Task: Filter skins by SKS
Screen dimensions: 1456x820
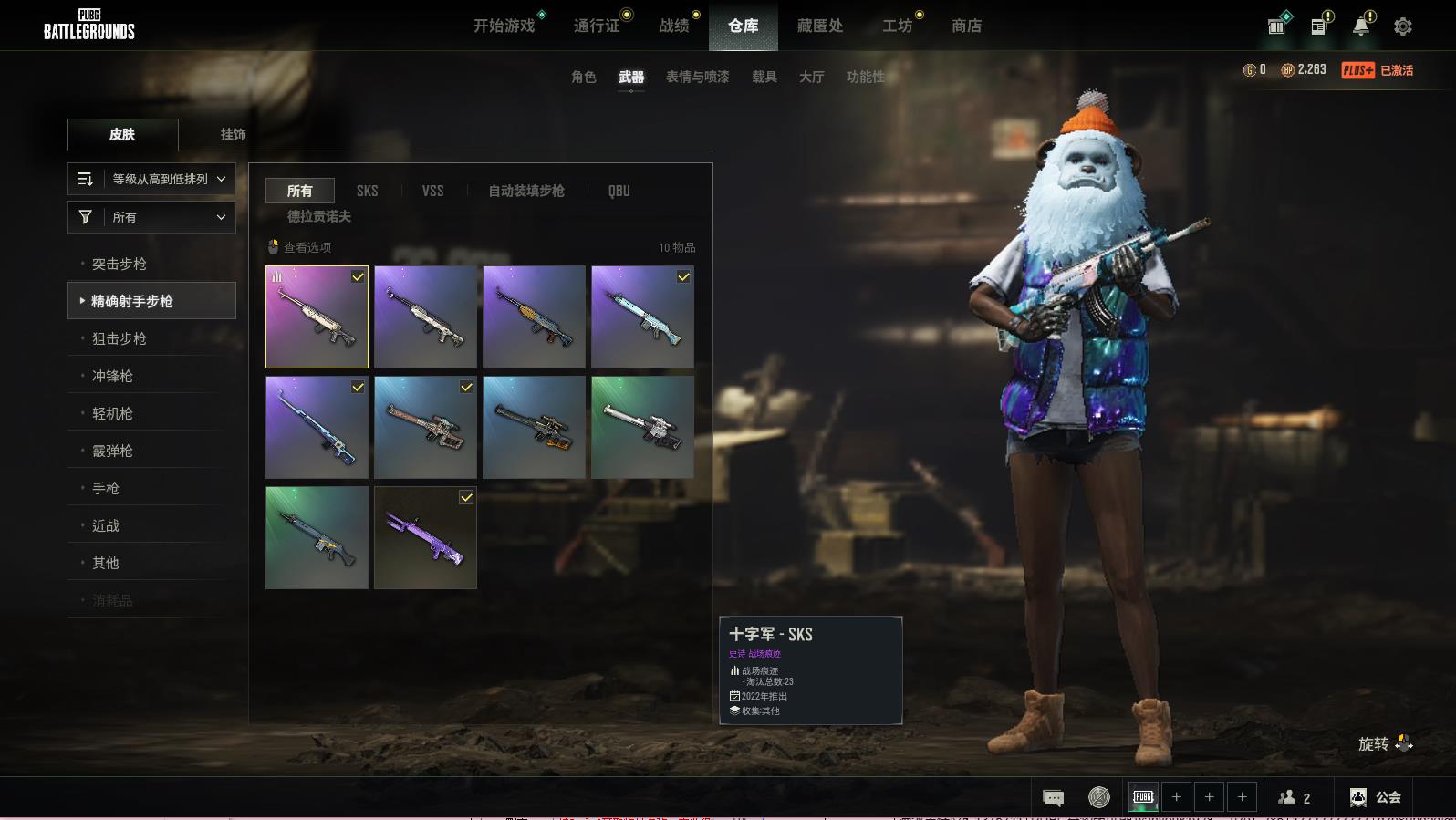Action: tap(367, 191)
